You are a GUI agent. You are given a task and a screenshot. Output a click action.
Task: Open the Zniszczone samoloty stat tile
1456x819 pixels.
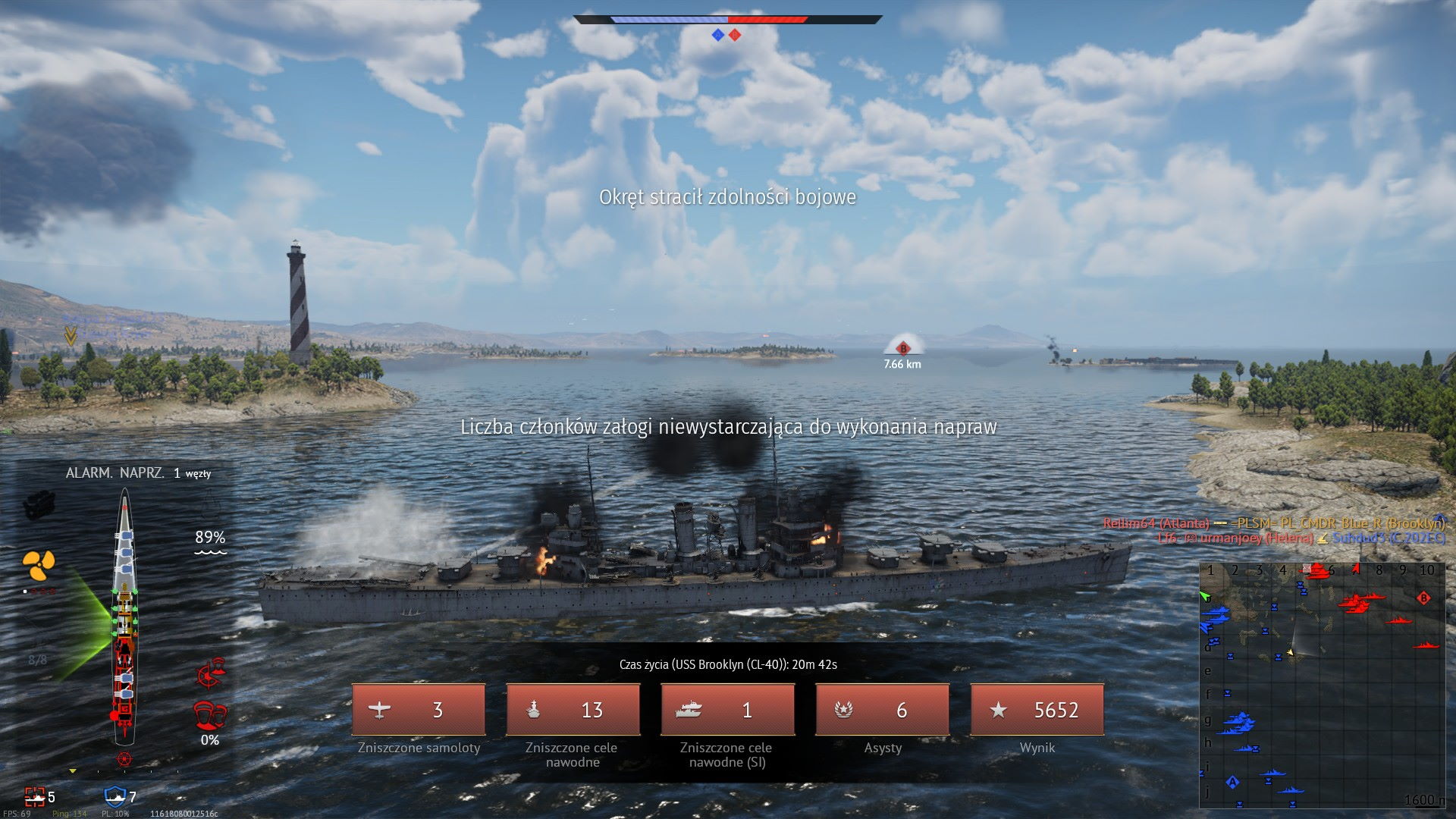click(x=419, y=710)
